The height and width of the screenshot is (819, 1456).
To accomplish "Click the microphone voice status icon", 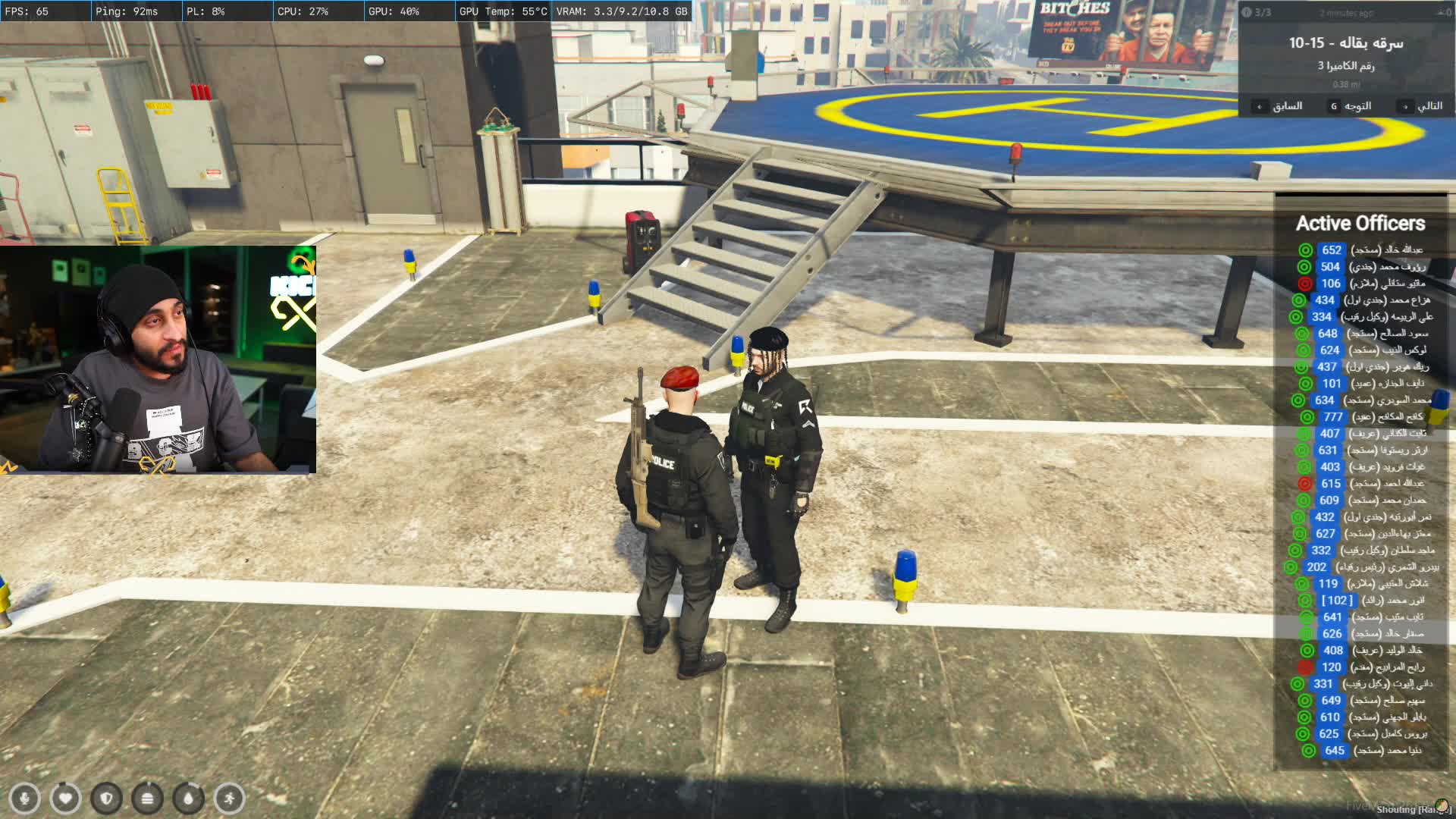I will tap(24, 798).
